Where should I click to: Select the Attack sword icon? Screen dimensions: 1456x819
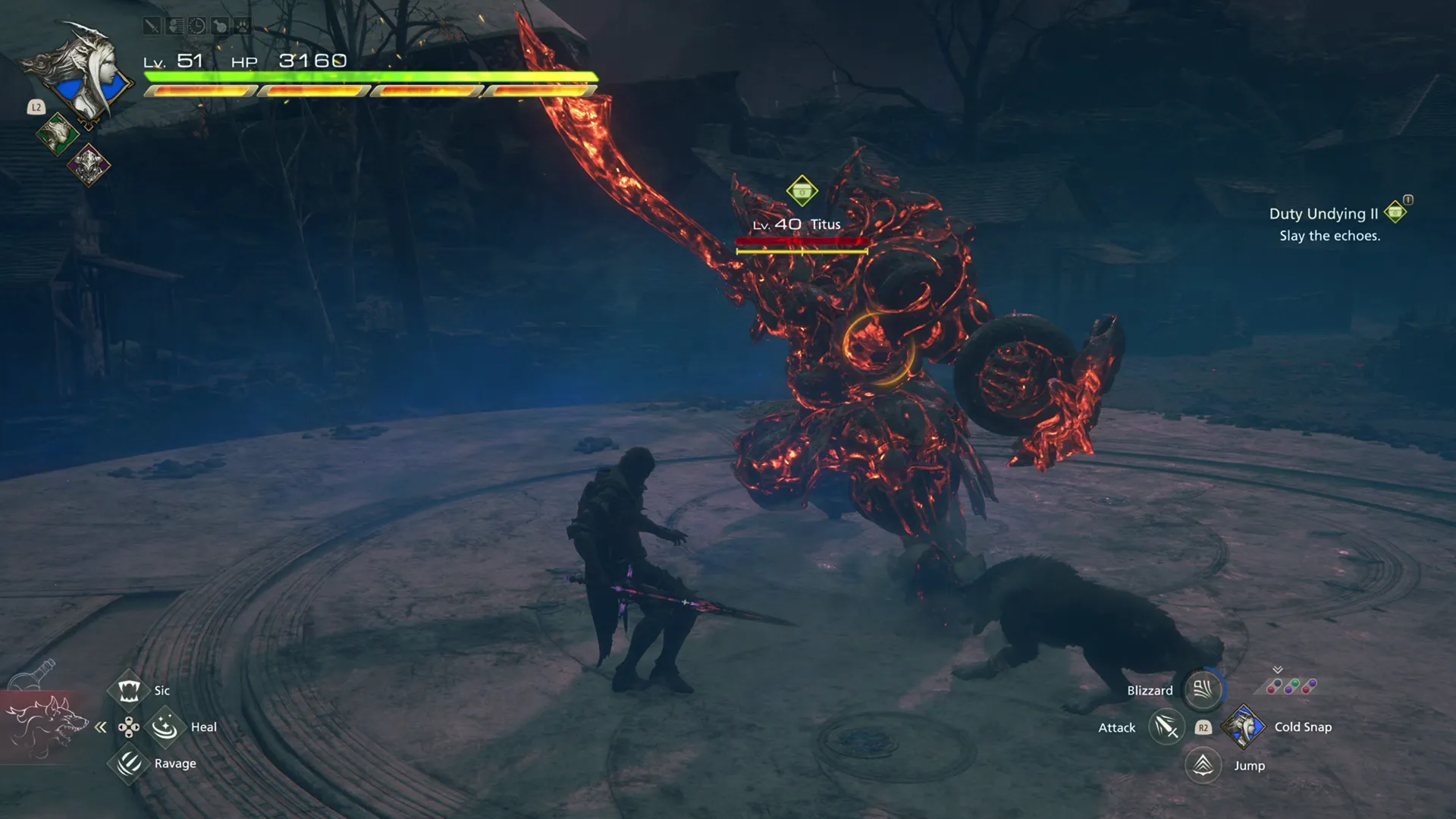coord(1167,727)
